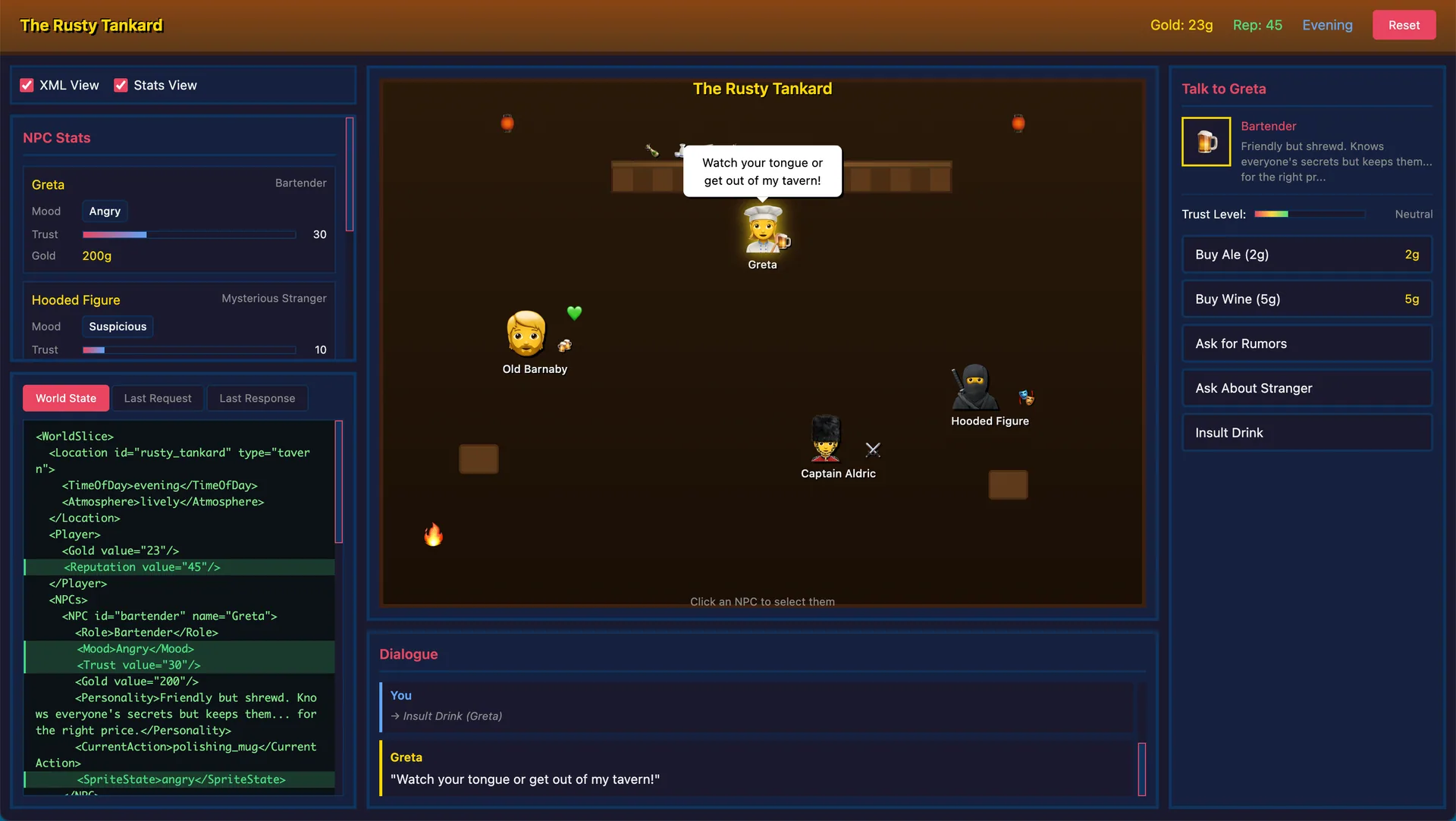Click the beer mug portrait in Talk to Greta

click(1206, 142)
